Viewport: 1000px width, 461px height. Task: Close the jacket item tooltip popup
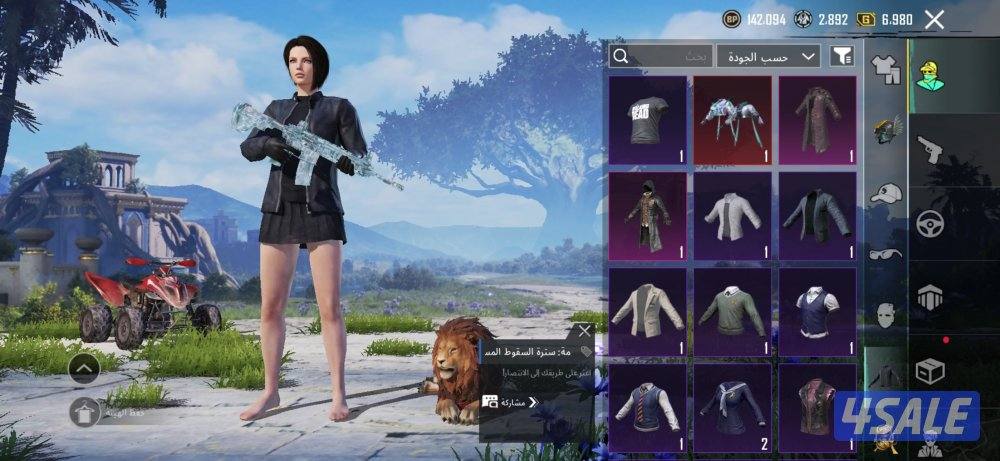pyautogui.click(x=585, y=330)
